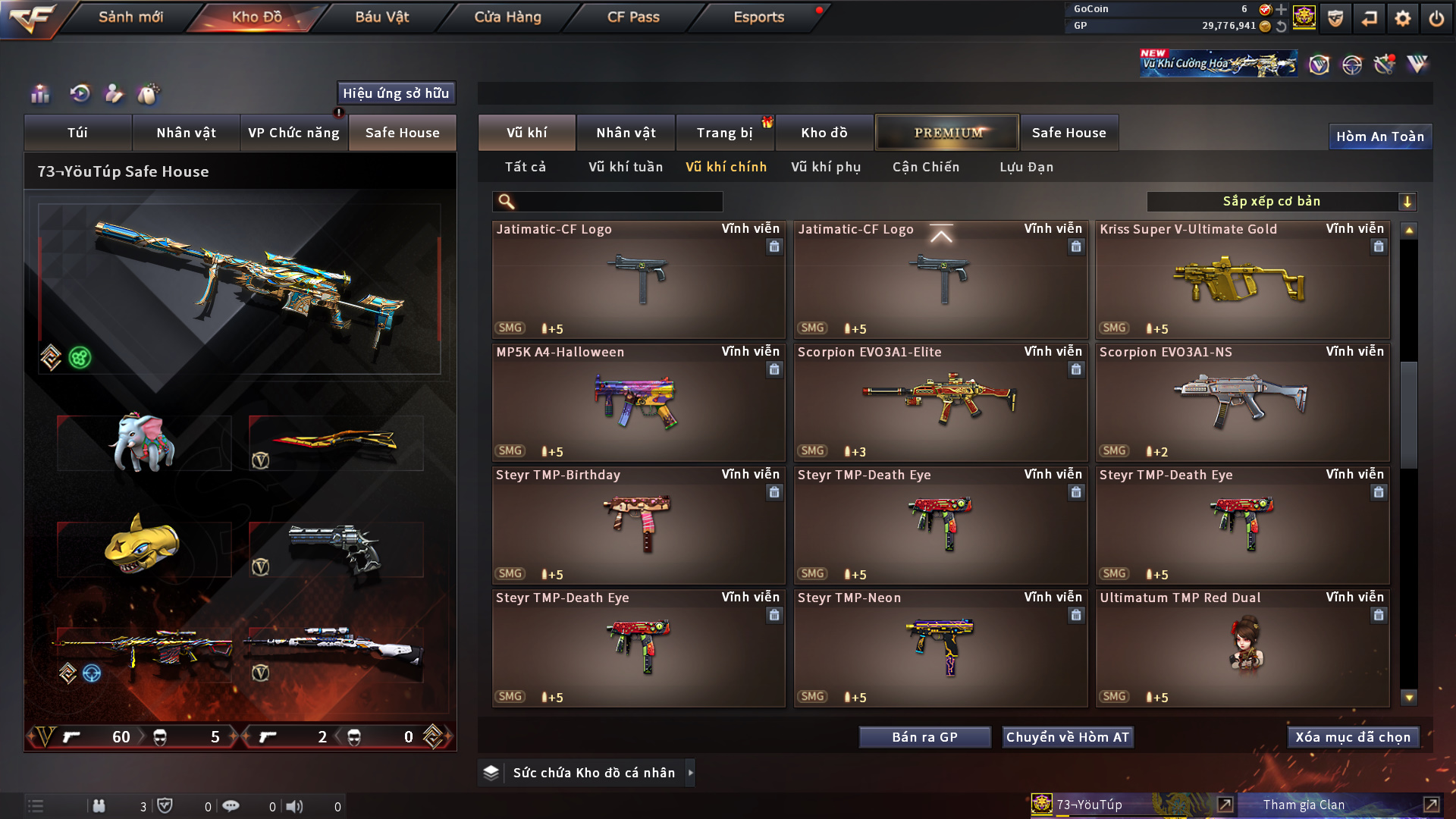Click the Bán ra GP button
The width and height of the screenshot is (1456, 819).
[x=924, y=737]
